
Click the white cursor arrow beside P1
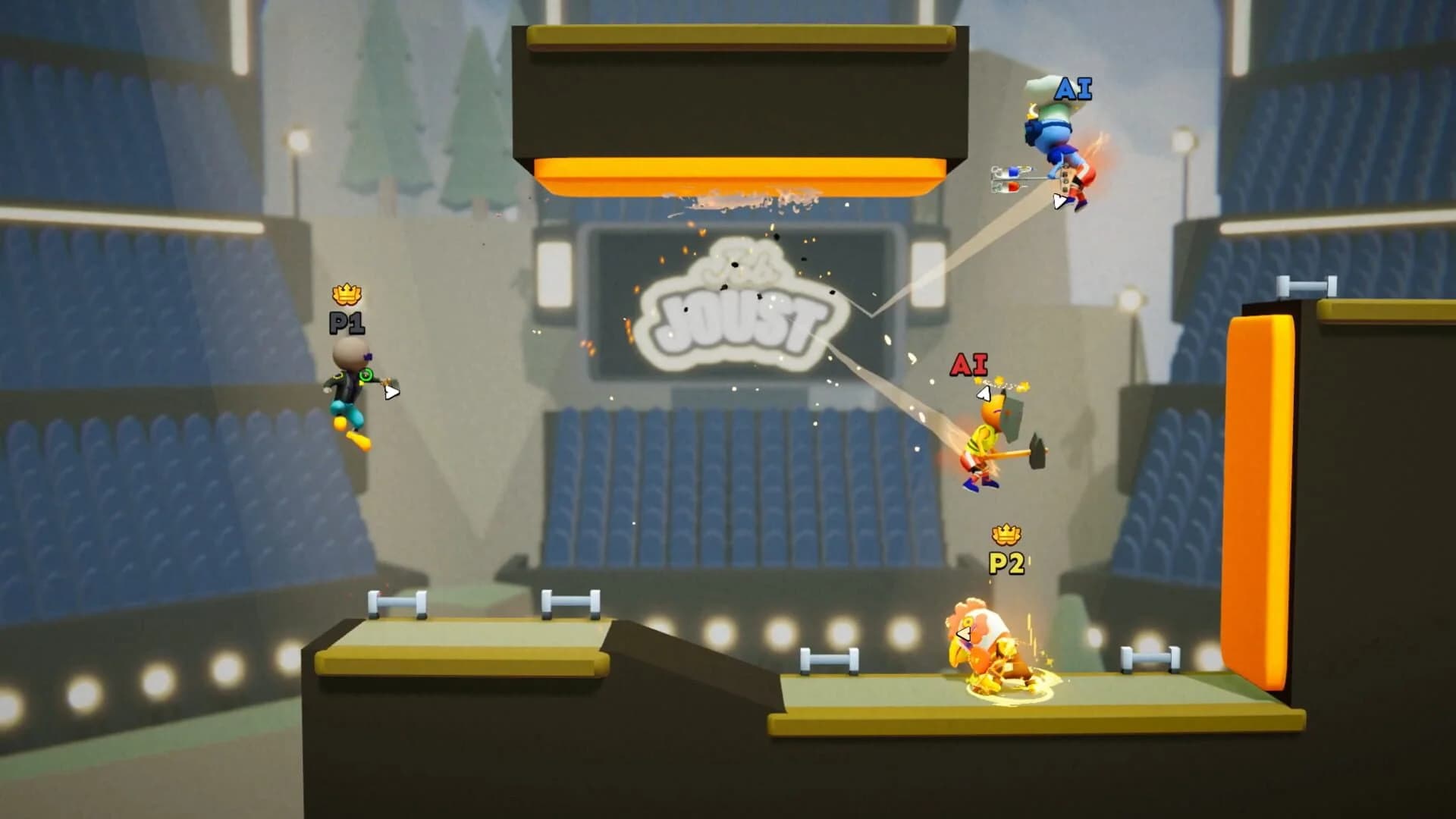[x=391, y=393]
